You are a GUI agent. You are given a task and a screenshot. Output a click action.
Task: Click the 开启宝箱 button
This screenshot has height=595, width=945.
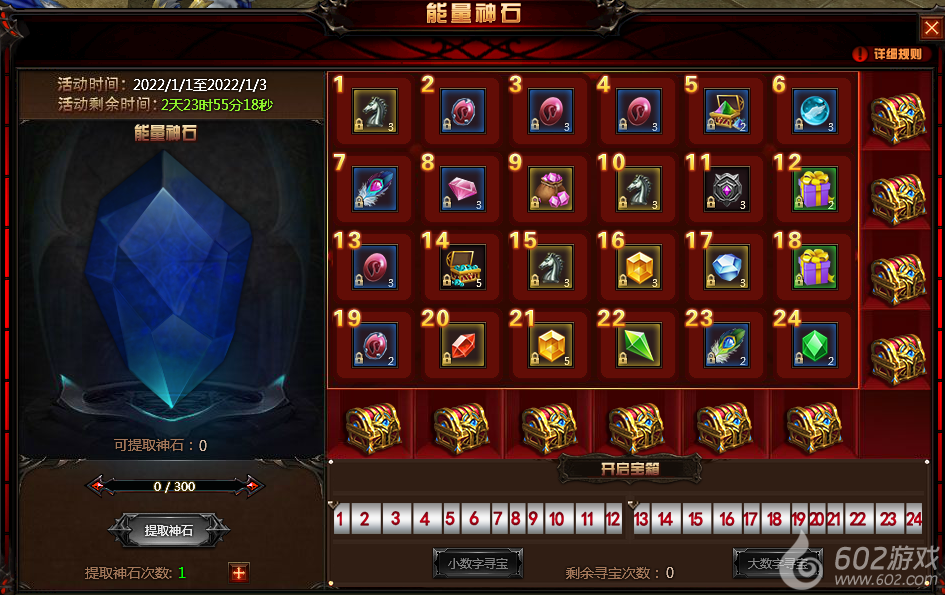(x=629, y=468)
